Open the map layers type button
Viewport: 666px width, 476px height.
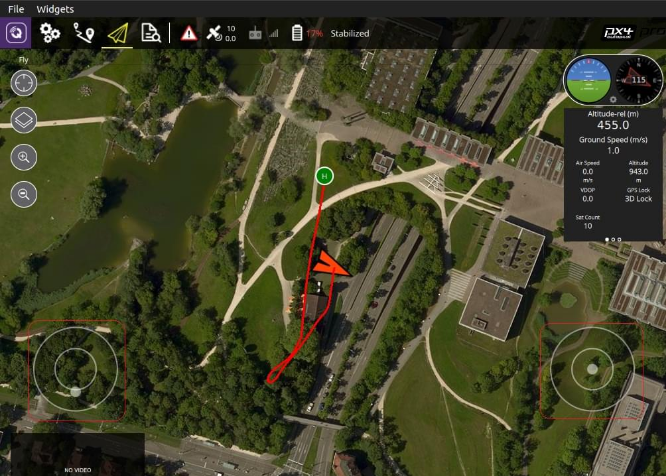click(24, 121)
